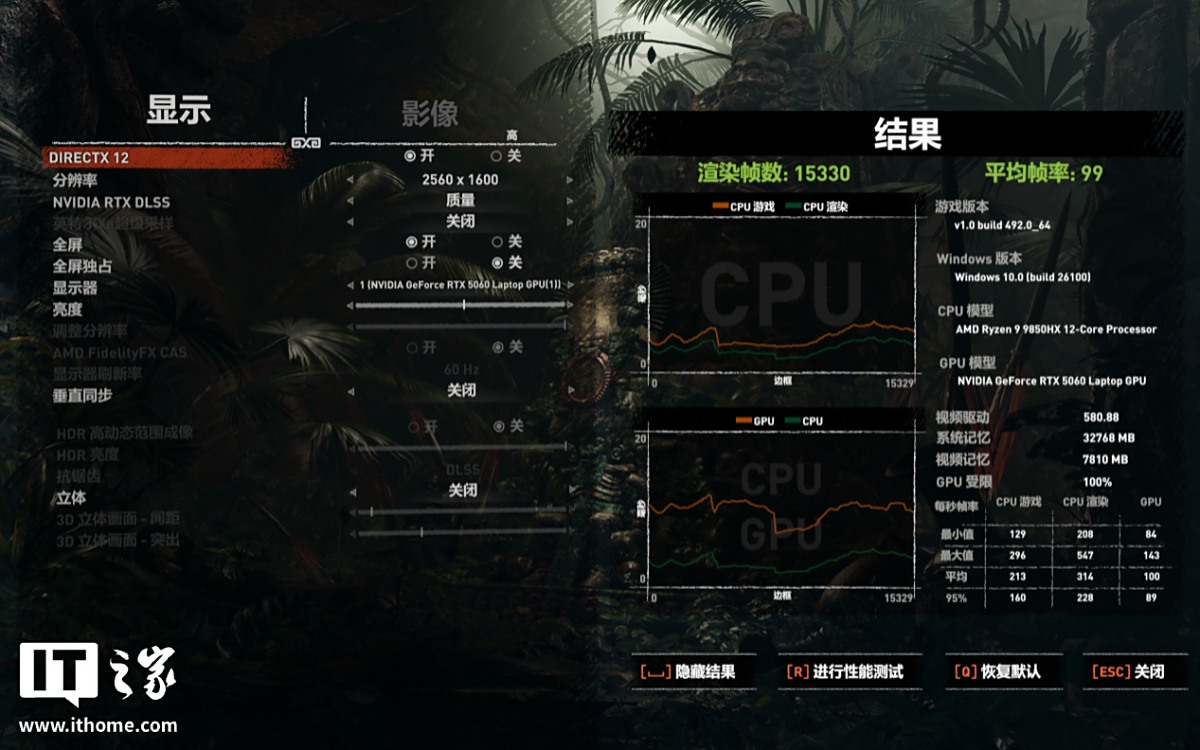Select the 显示器 monitor setting row

[75, 288]
